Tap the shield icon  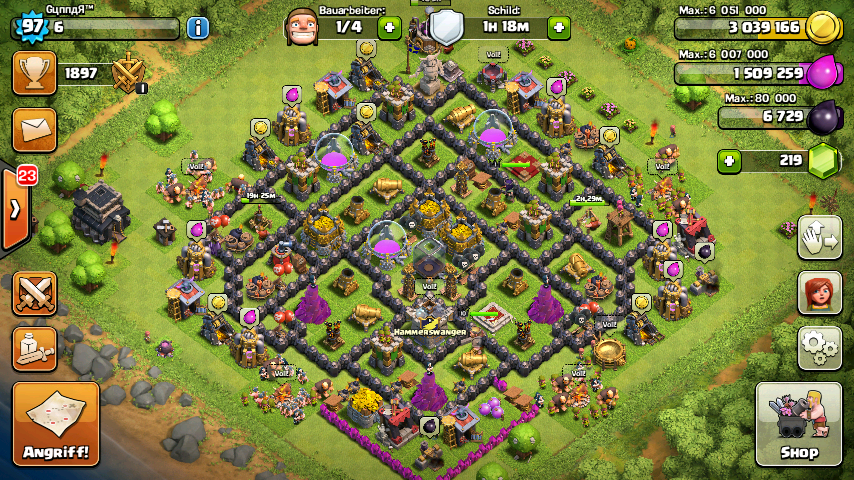point(447,26)
